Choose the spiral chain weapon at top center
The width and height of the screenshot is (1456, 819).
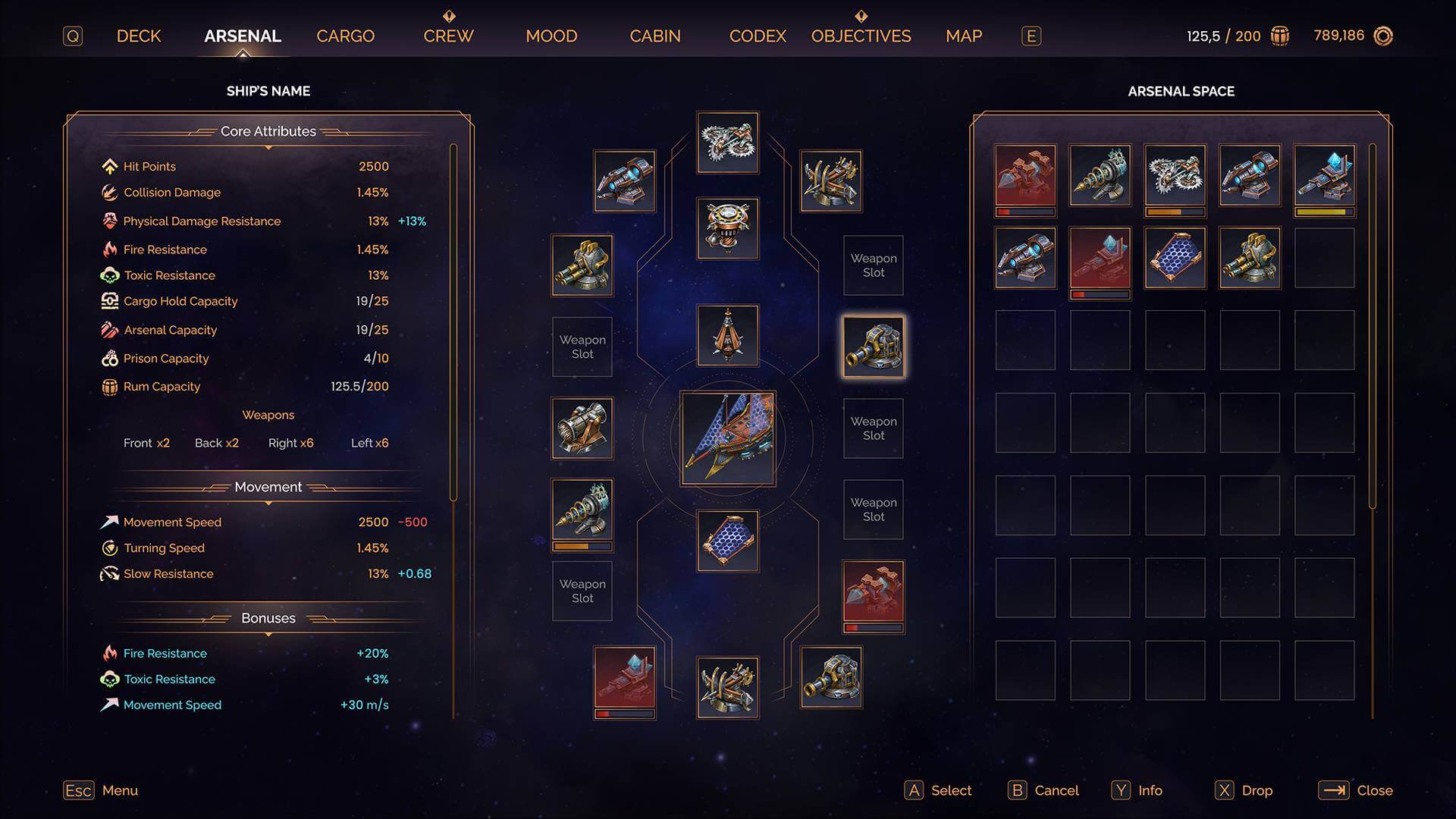click(728, 143)
